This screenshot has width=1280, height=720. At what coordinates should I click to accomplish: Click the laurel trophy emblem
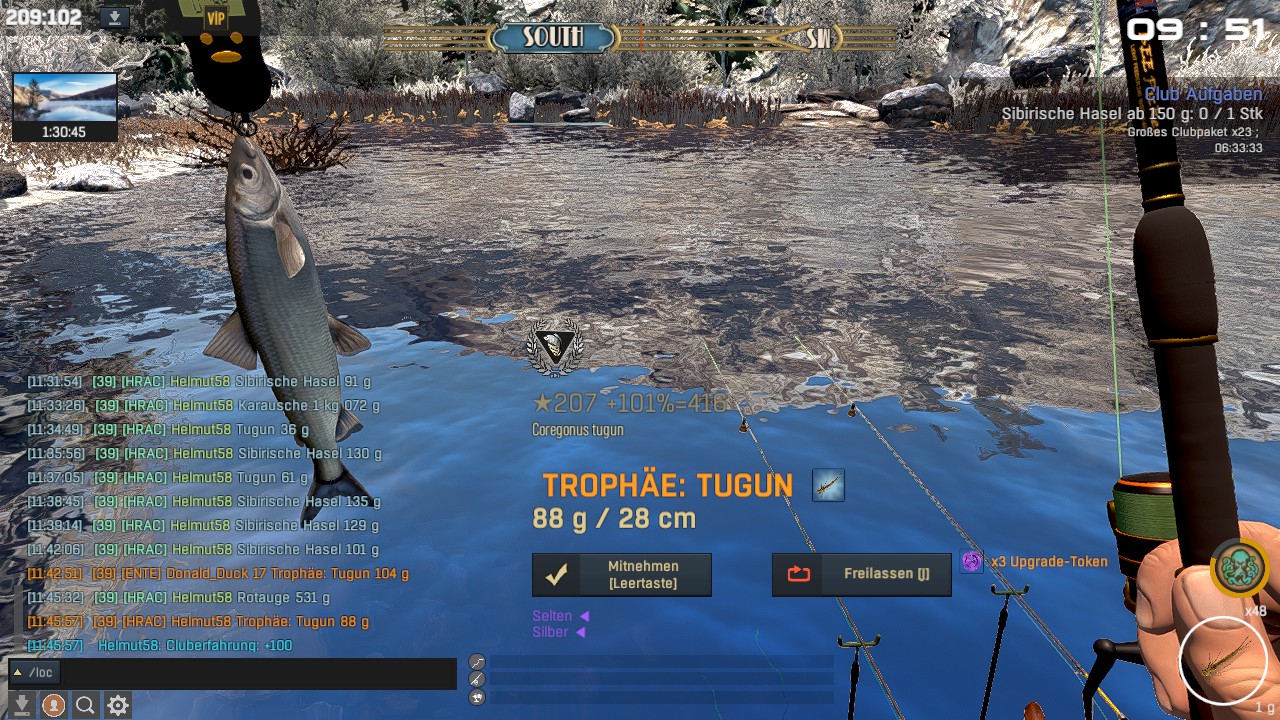[x=553, y=345]
